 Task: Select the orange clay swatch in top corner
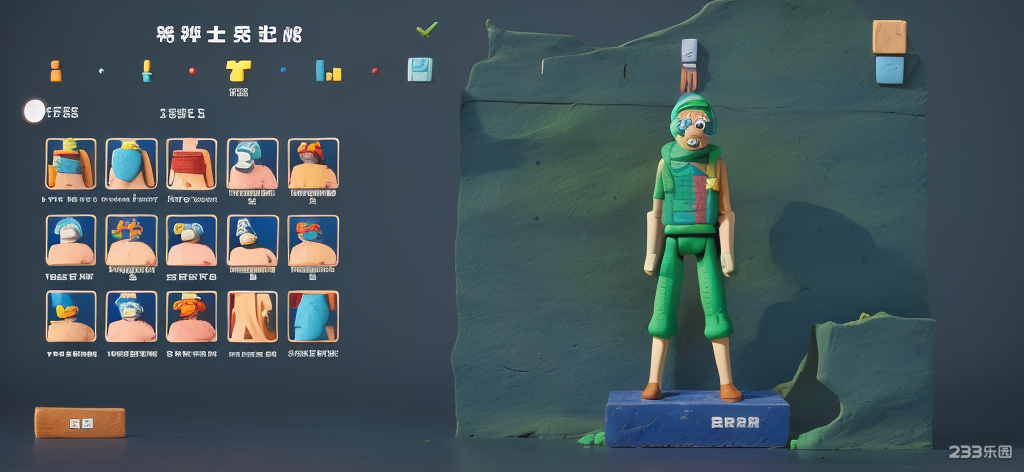pyautogui.click(x=888, y=37)
